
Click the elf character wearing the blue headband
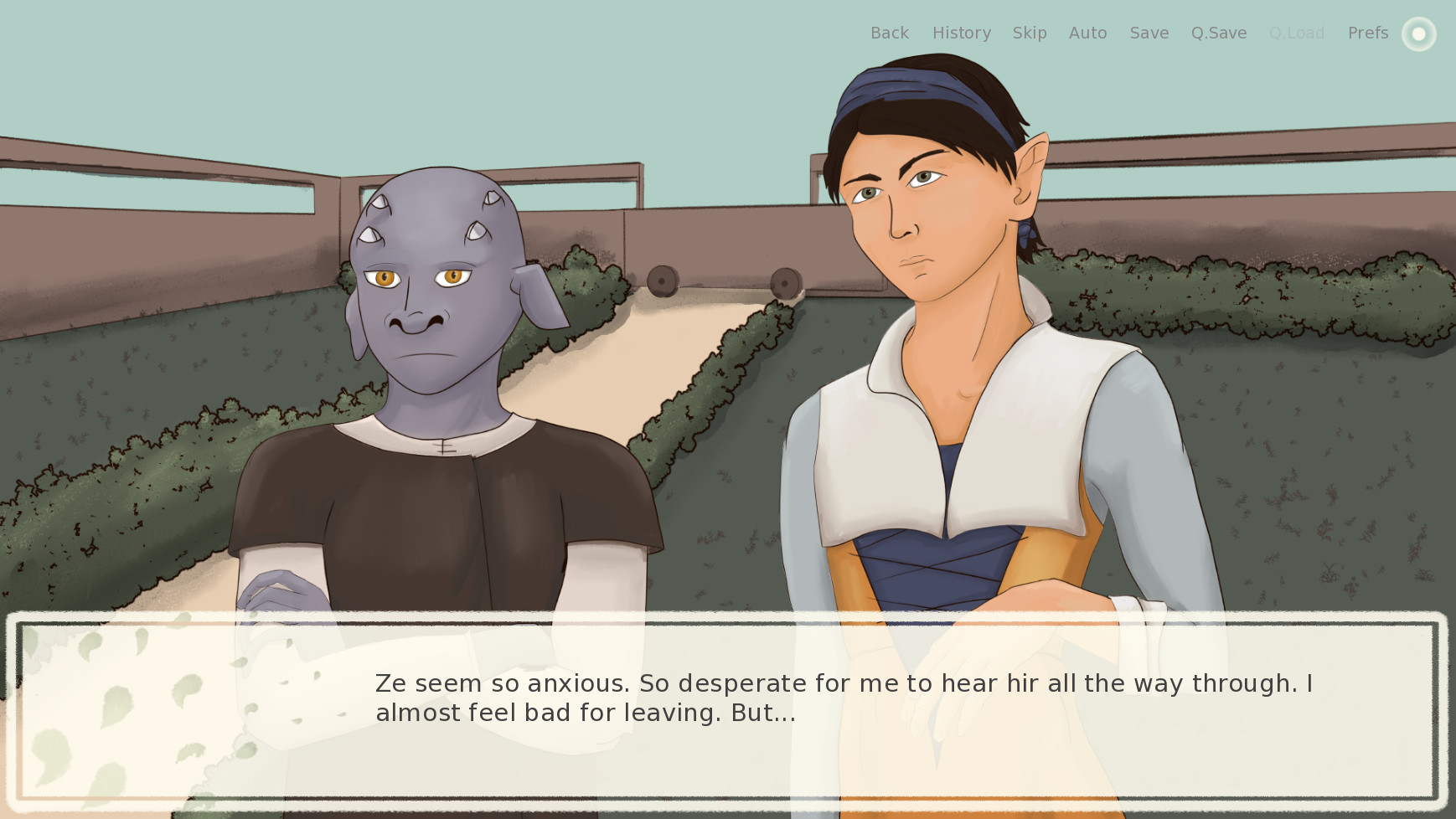[x=922, y=209]
